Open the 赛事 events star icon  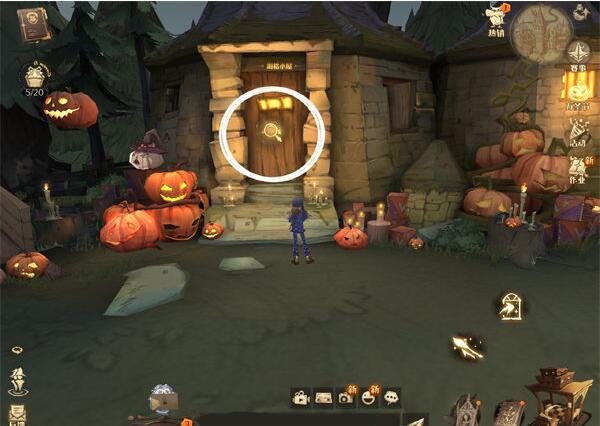[x=578, y=54]
